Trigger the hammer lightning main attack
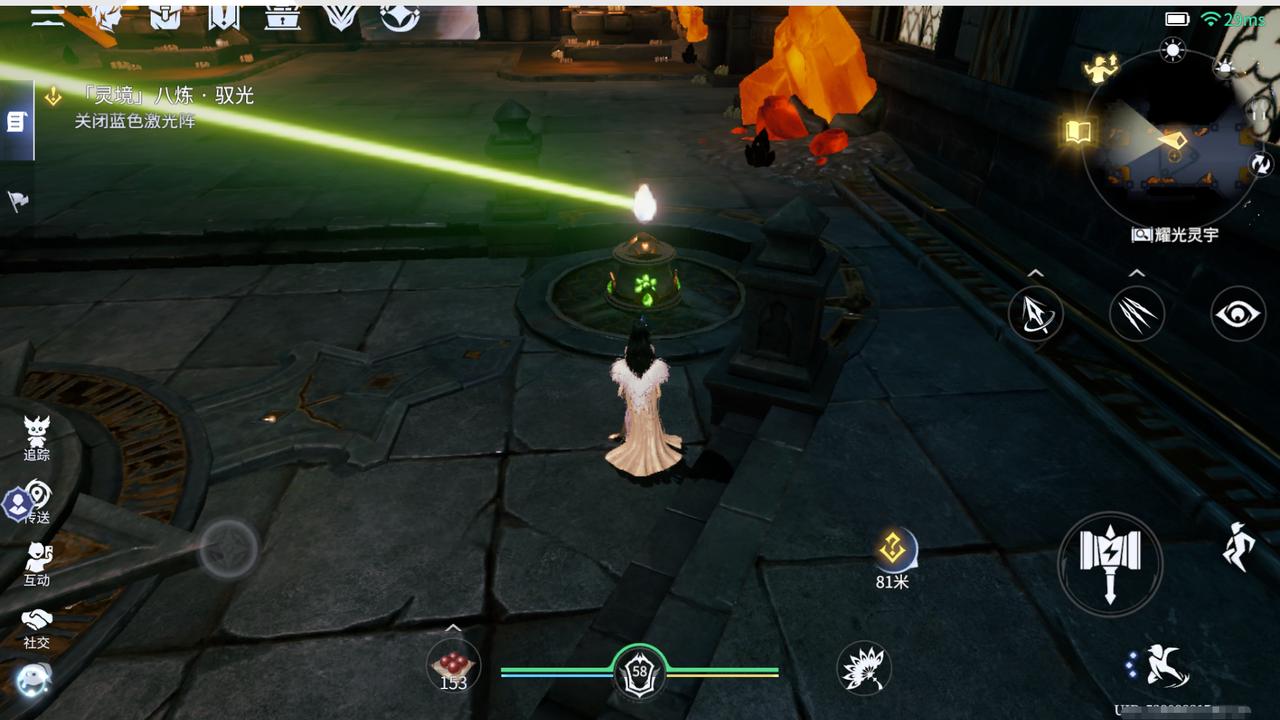 (1110, 563)
